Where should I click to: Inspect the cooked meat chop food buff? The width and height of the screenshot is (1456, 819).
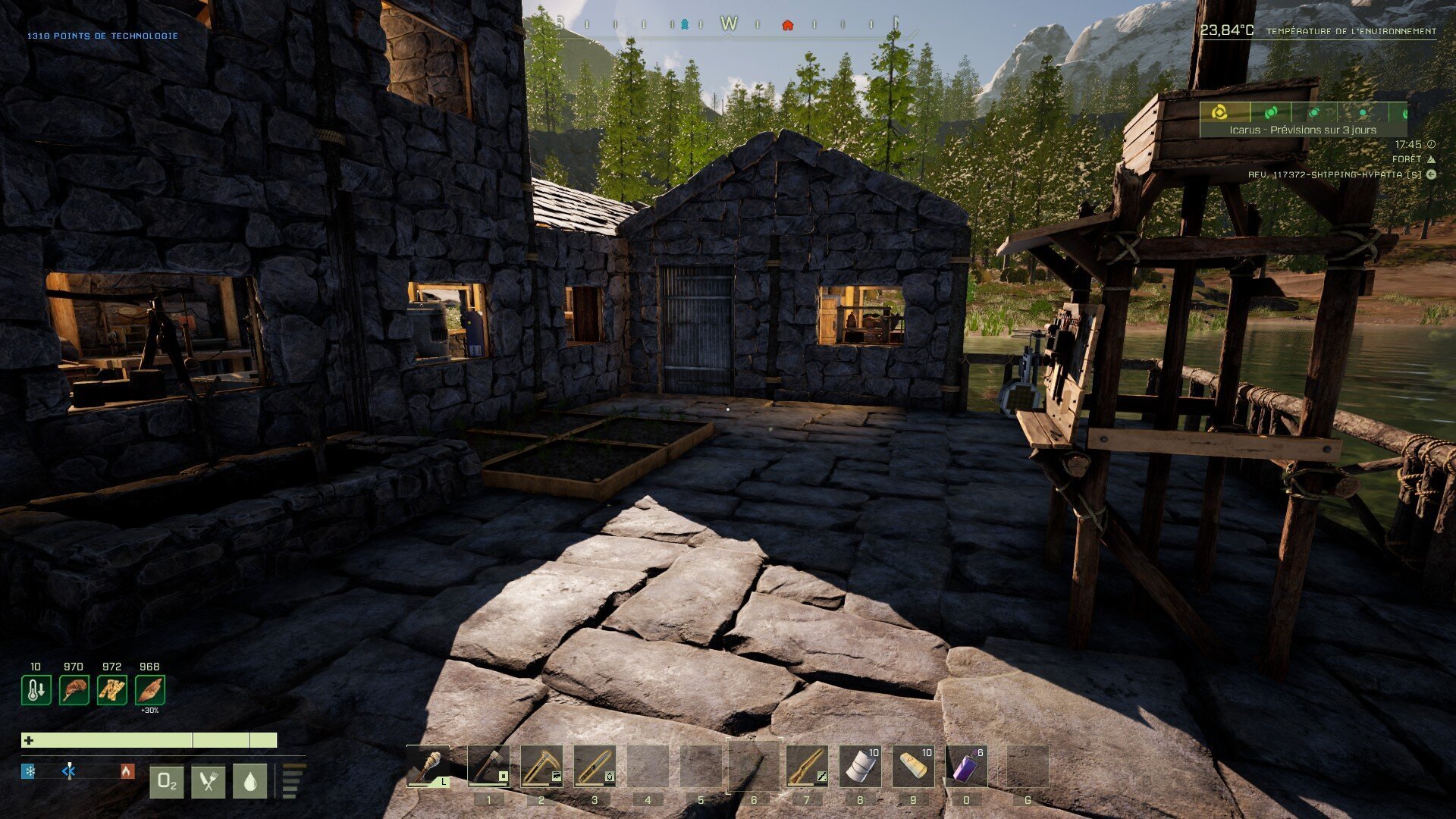tap(74, 690)
